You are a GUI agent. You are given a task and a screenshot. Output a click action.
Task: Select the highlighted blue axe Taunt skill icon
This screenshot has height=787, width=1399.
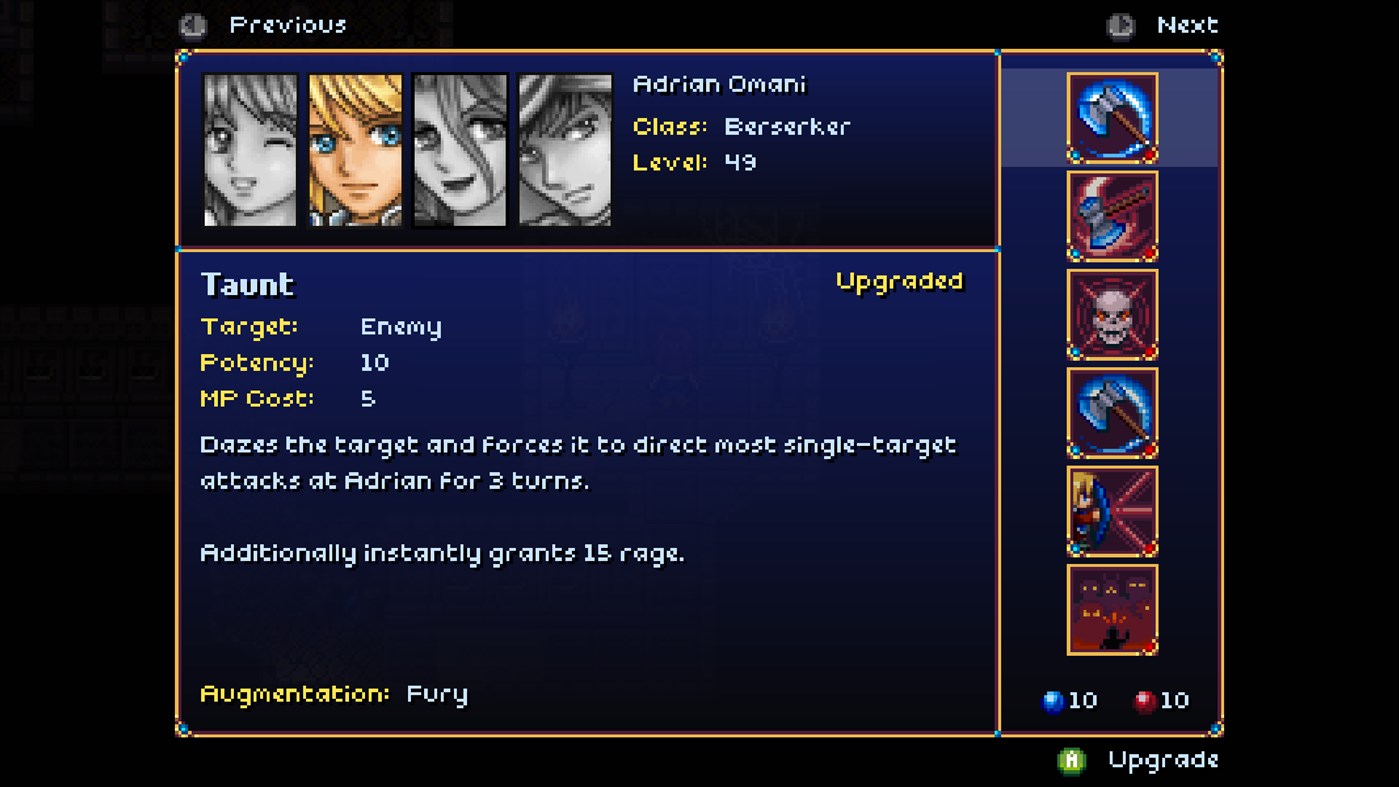click(1112, 117)
